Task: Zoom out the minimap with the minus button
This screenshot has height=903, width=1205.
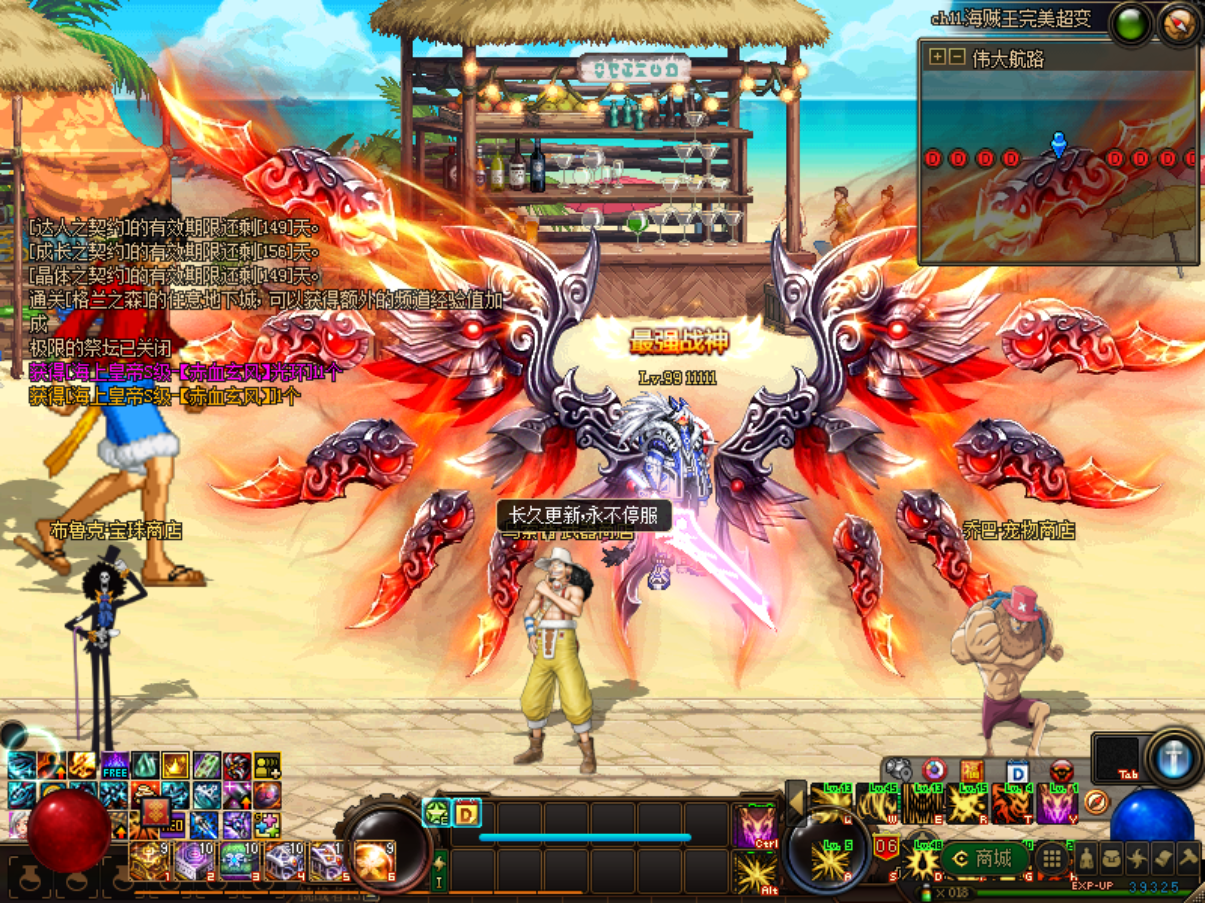Action: click(x=957, y=57)
